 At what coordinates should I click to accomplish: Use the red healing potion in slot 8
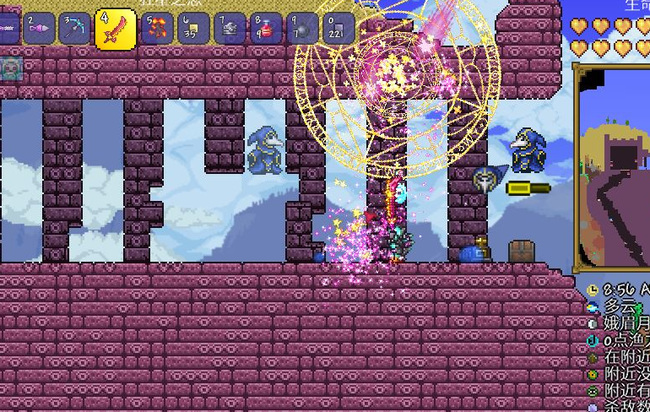[264, 28]
